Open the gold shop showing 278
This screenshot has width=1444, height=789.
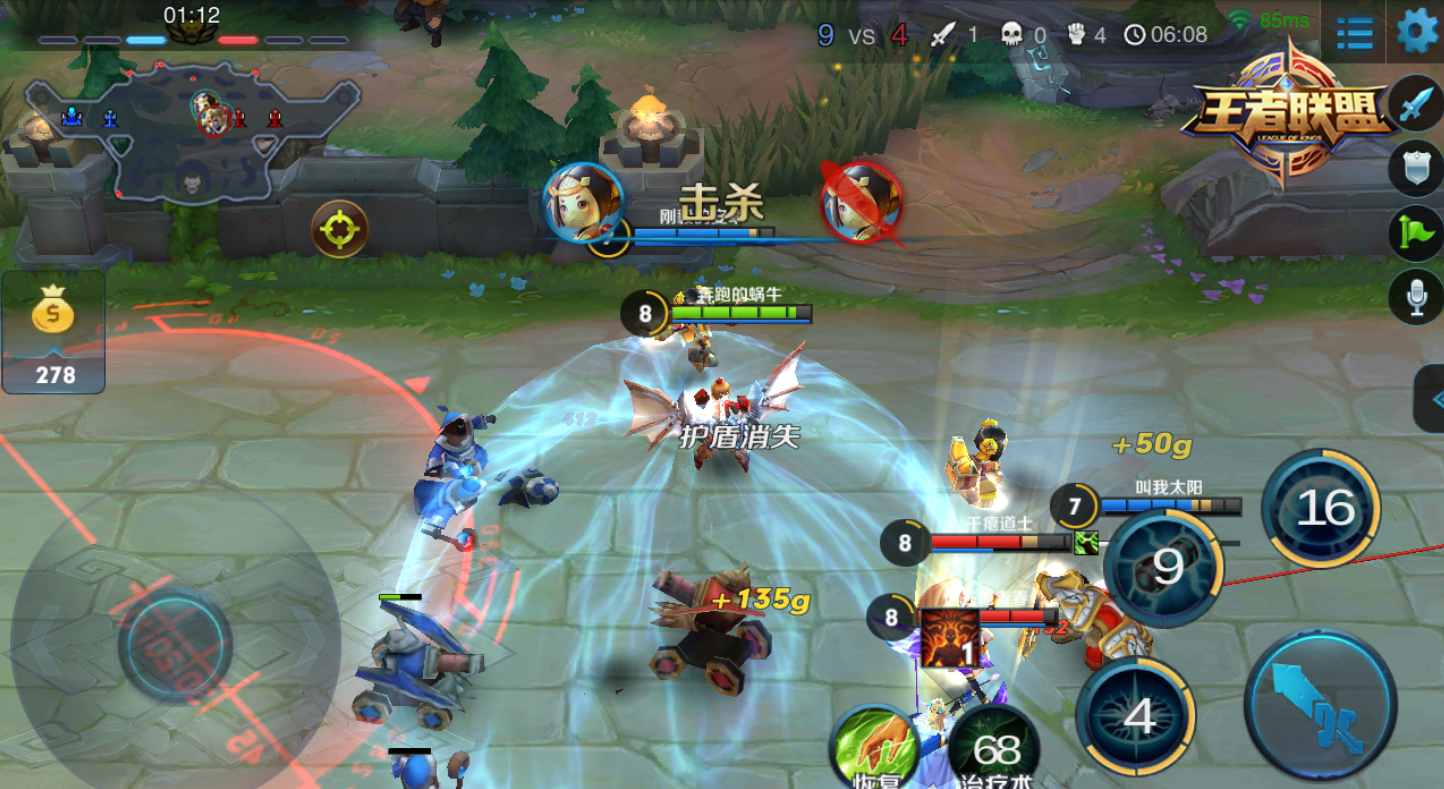(54, 332)
